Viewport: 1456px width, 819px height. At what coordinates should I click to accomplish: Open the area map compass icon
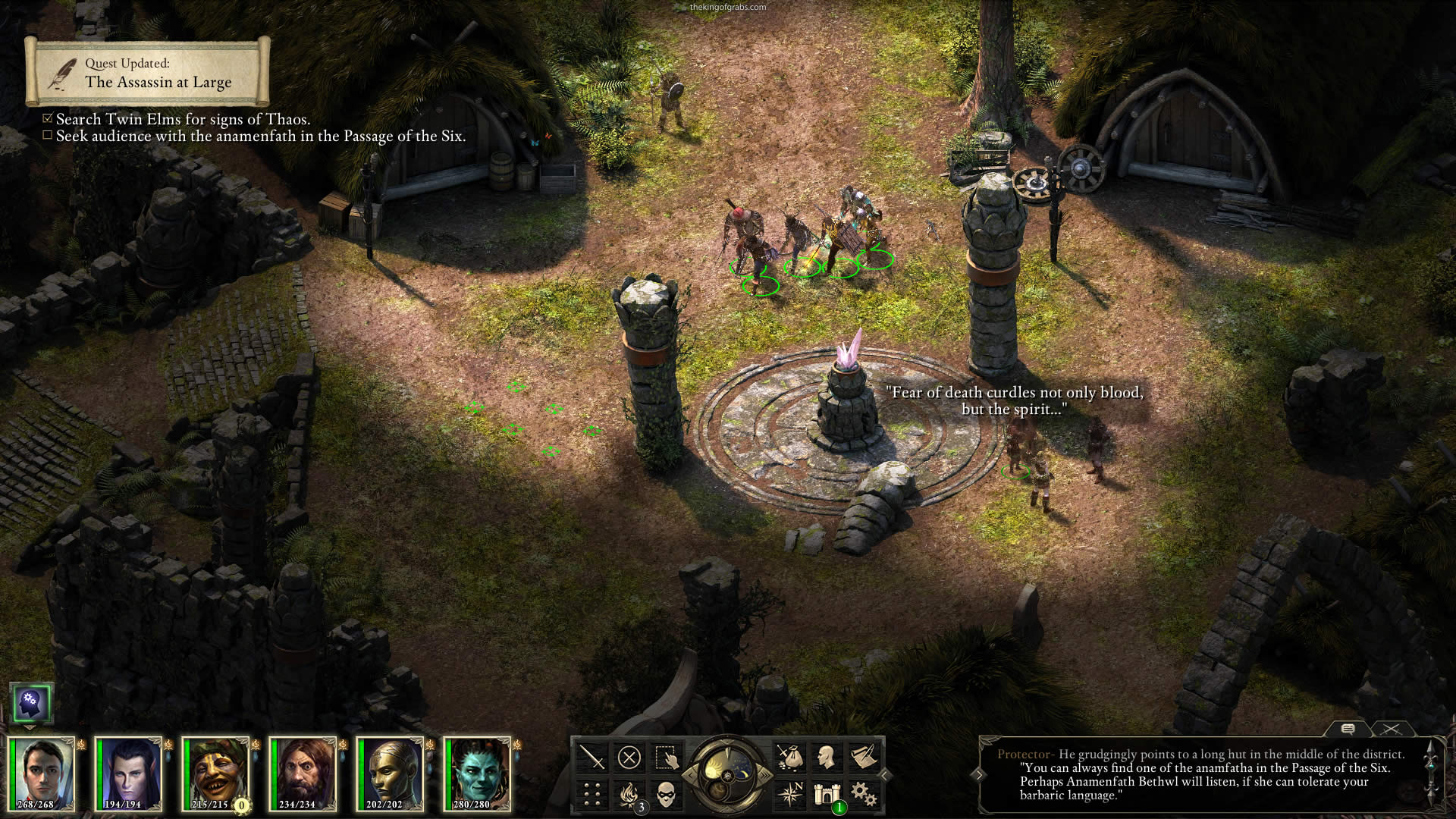click(789, 794)
